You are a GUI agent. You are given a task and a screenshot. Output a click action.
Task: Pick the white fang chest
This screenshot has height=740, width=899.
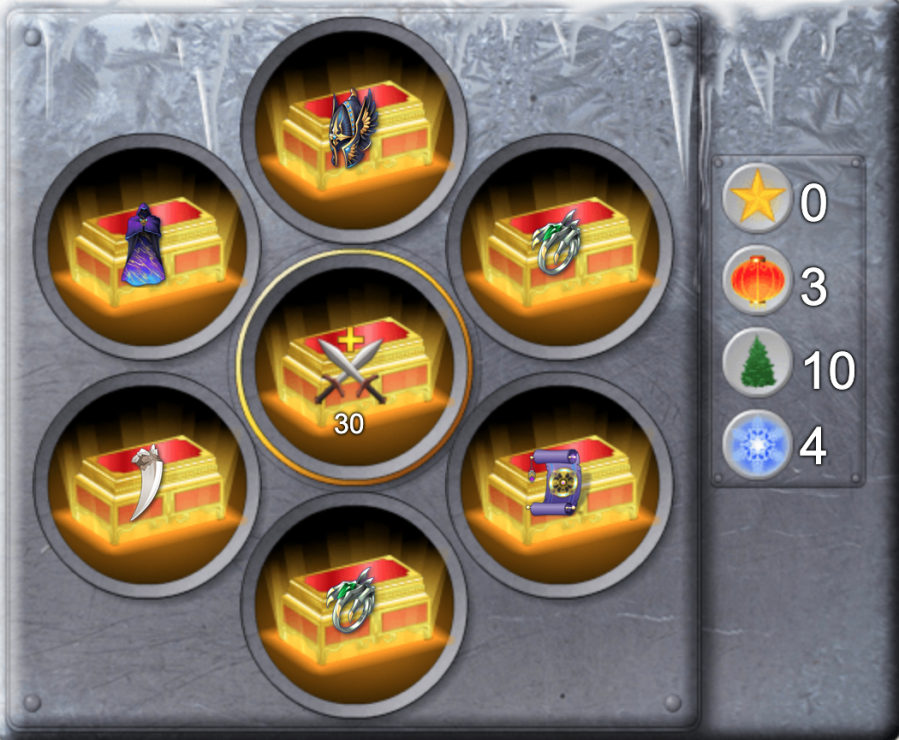point(147,485)
